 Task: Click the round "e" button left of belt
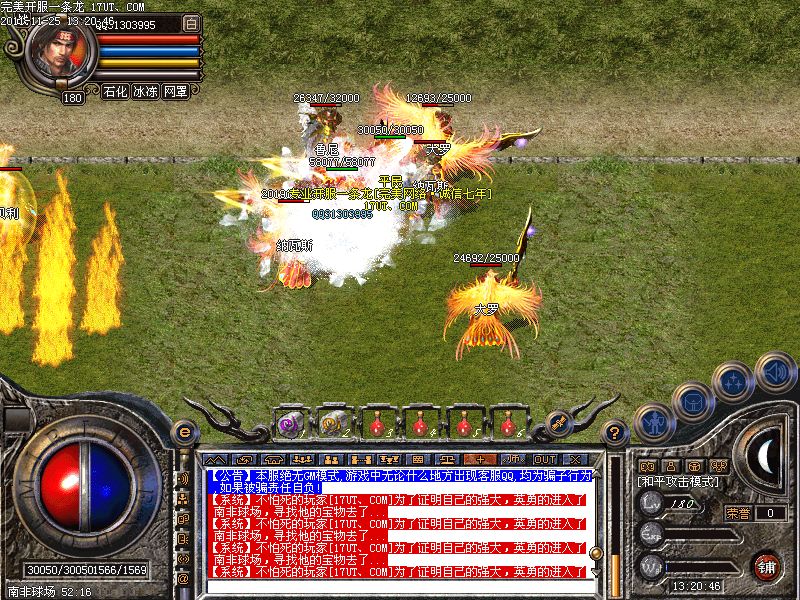click(x=183, y=433)
